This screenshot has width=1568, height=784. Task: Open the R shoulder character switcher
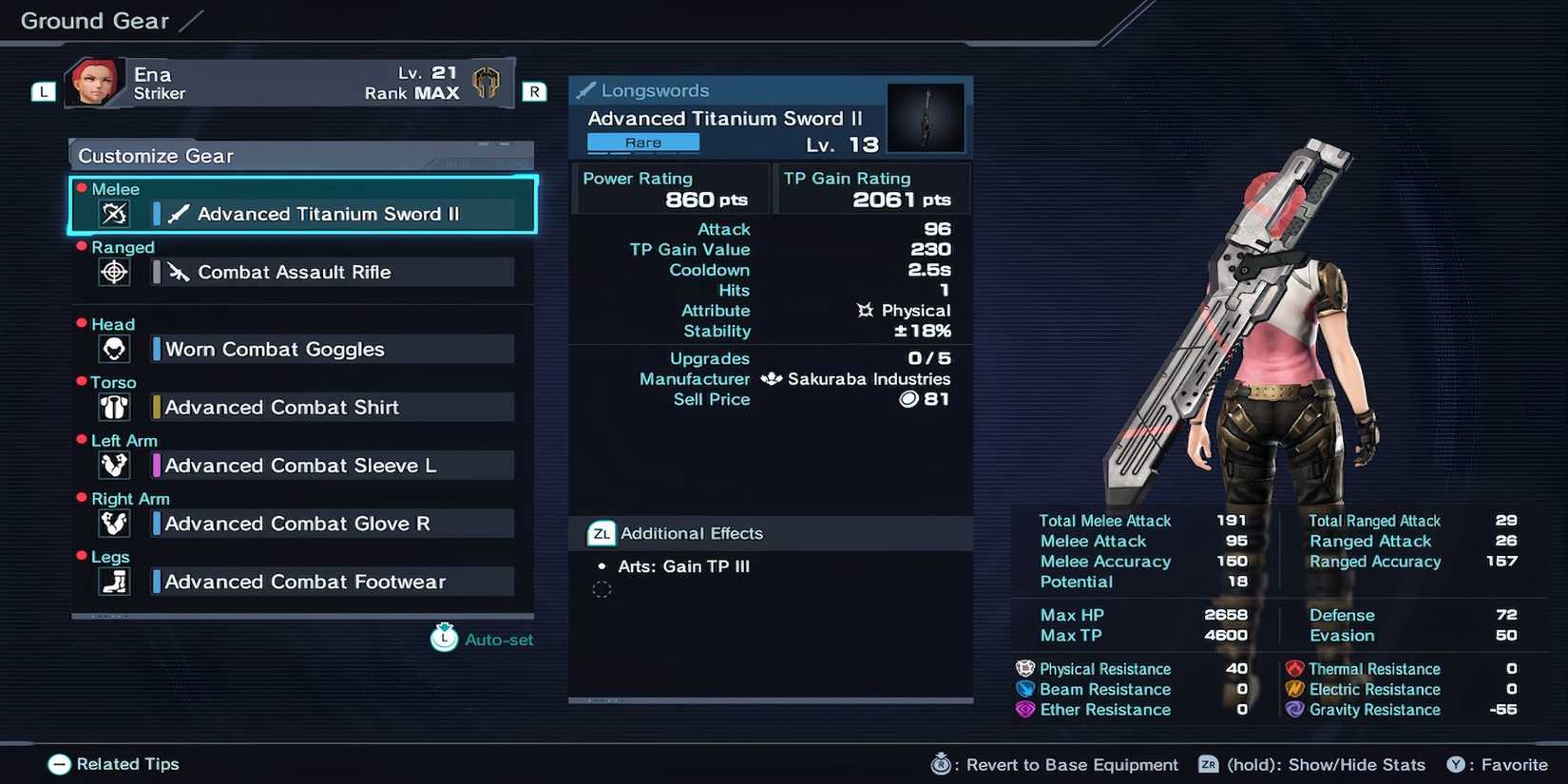click(534, 91)
